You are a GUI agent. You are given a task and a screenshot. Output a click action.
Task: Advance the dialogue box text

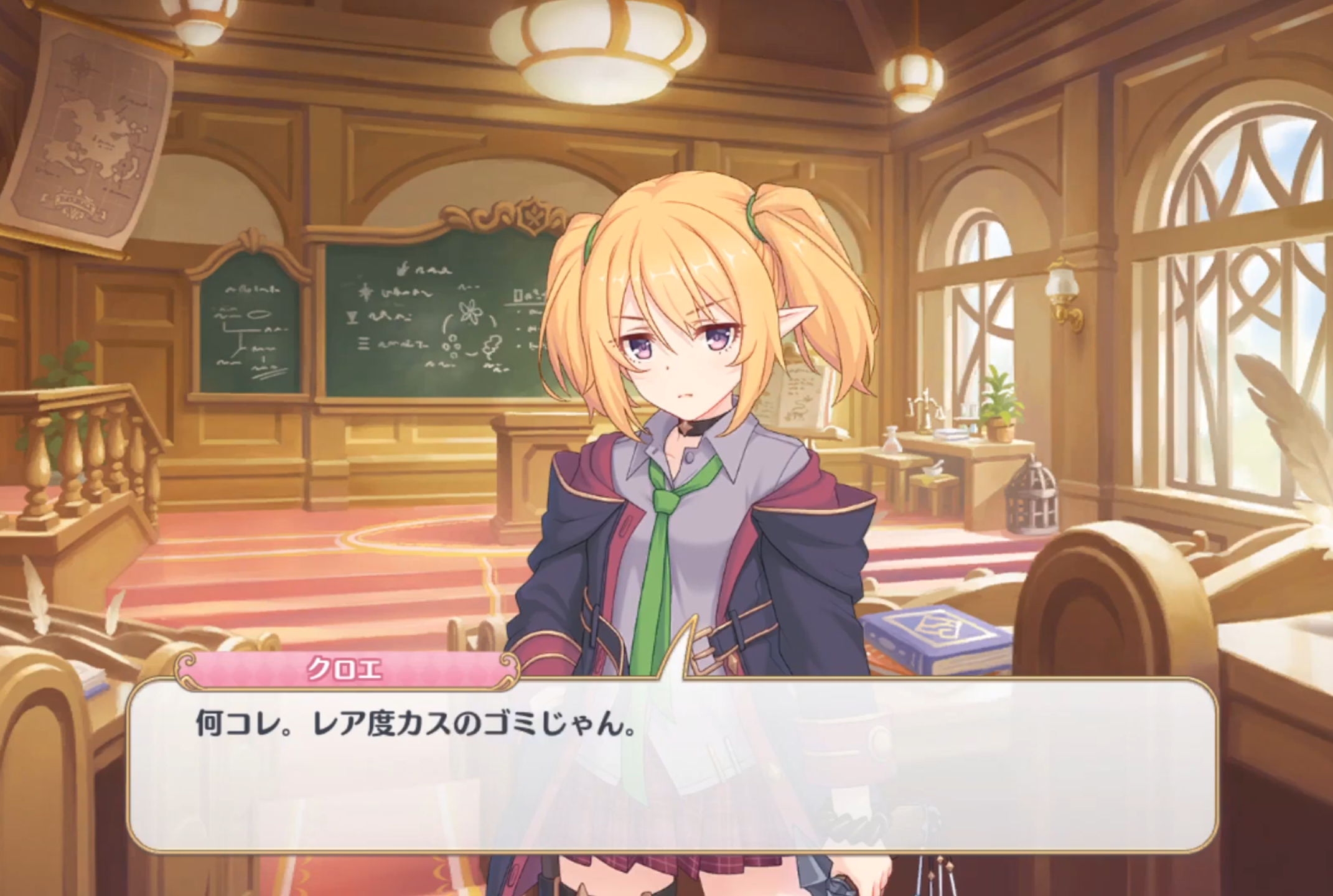[x=672, y=764]
